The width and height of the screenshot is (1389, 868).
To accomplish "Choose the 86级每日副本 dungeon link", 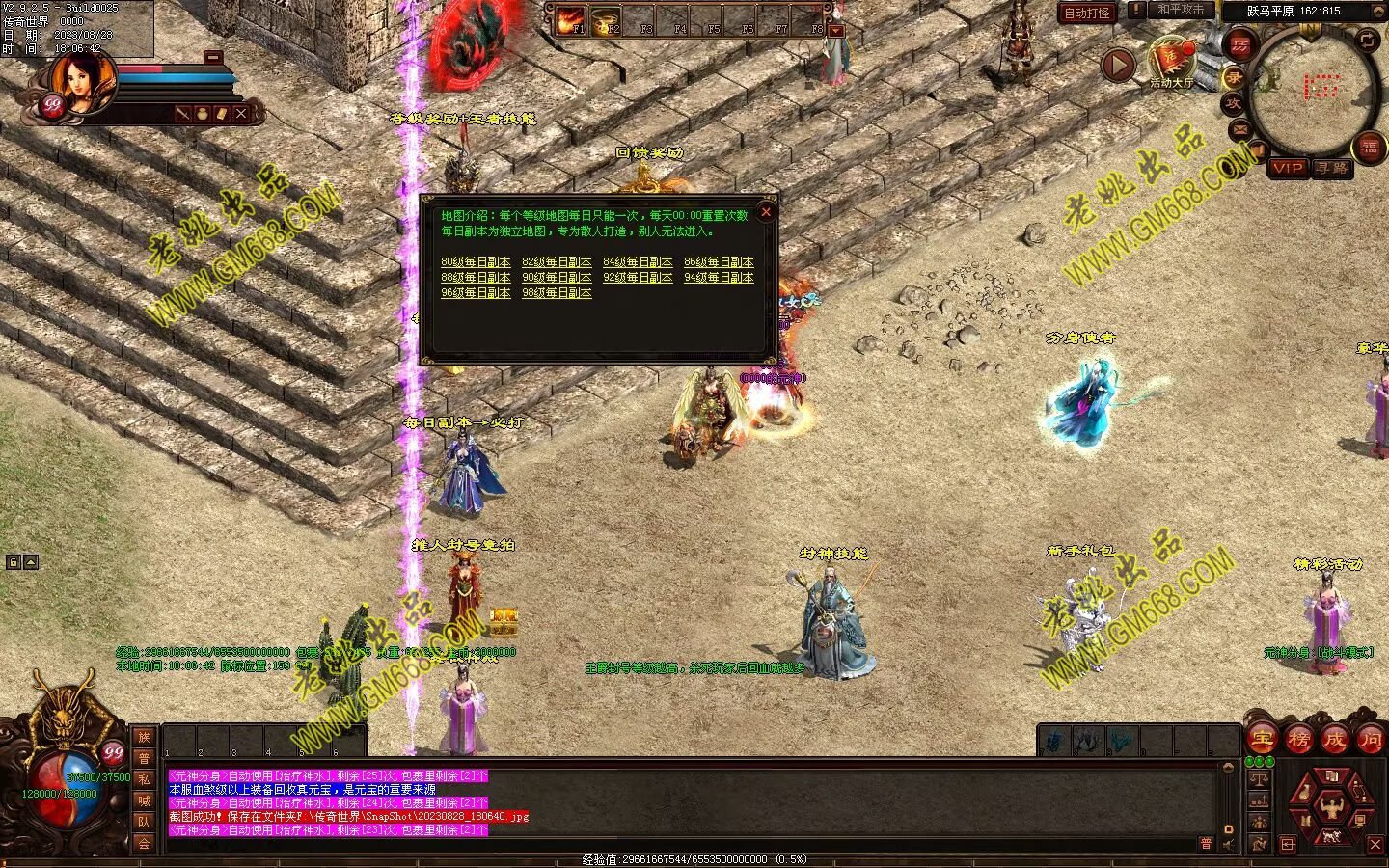I will pos(719,261).
